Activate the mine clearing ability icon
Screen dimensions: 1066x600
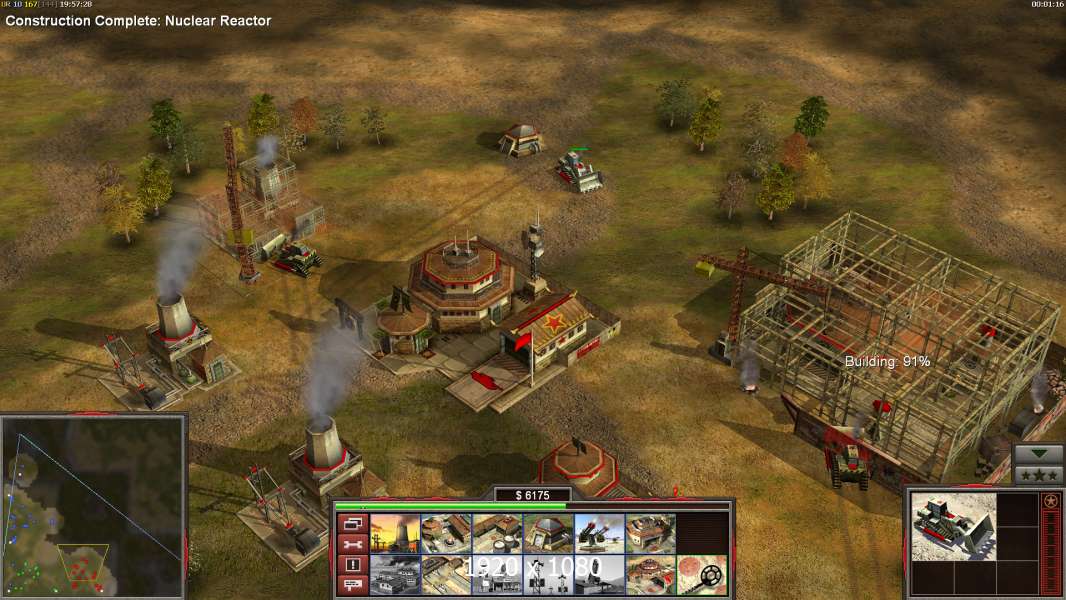701,575
